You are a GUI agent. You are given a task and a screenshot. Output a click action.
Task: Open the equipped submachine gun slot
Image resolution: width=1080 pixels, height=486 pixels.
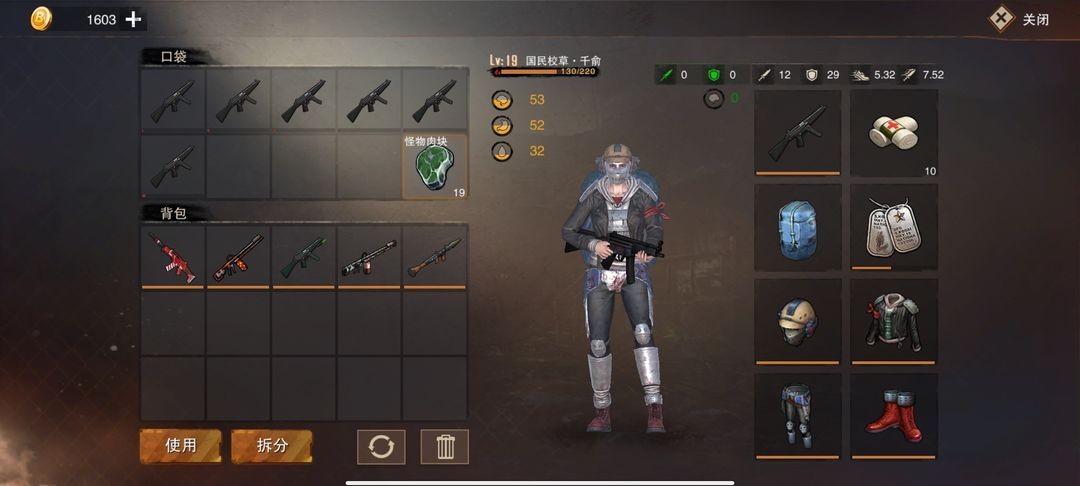pyautogui.click(x=797, y=133)
